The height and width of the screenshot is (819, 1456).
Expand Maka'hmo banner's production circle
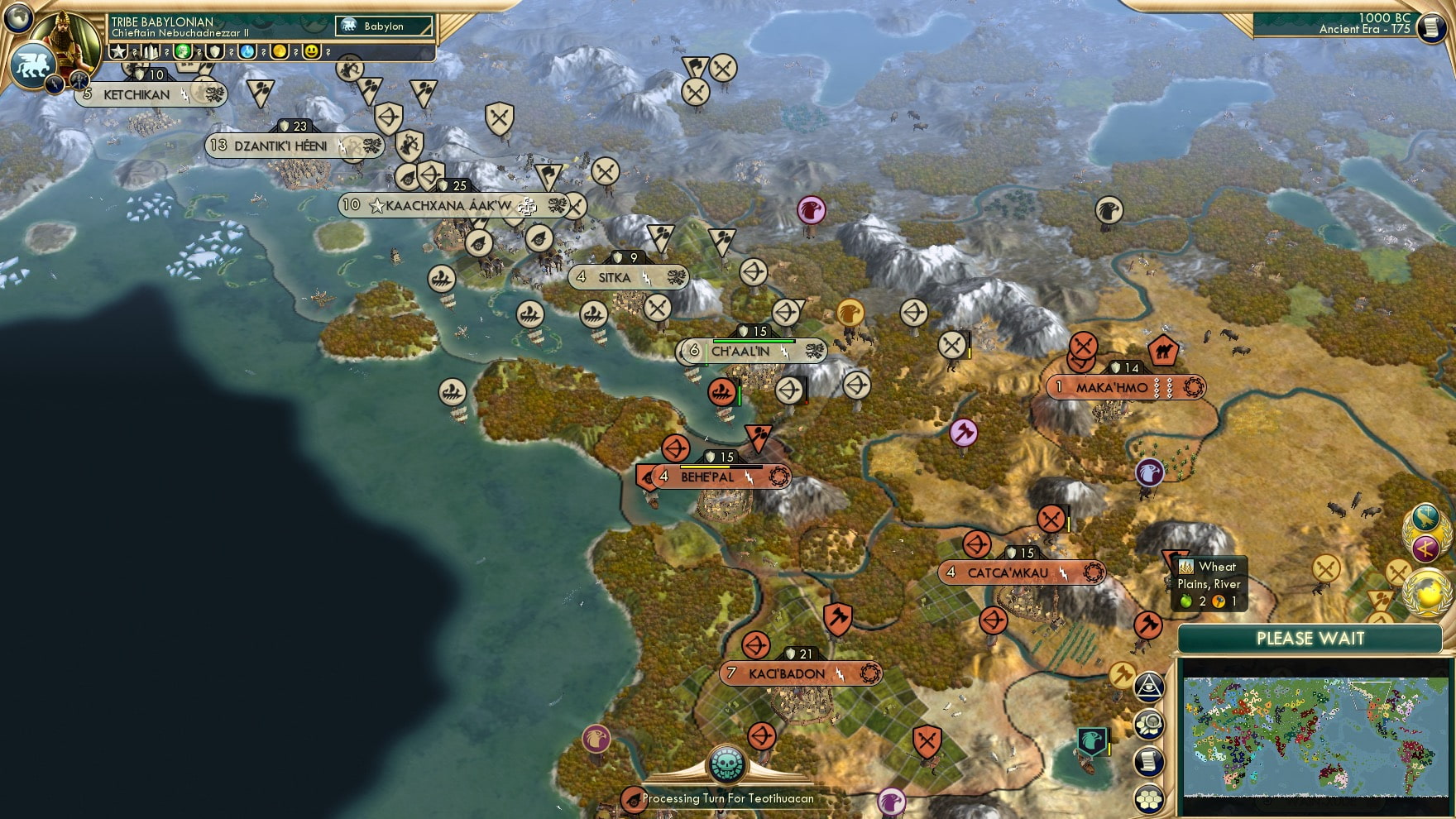click(1191, 386)
